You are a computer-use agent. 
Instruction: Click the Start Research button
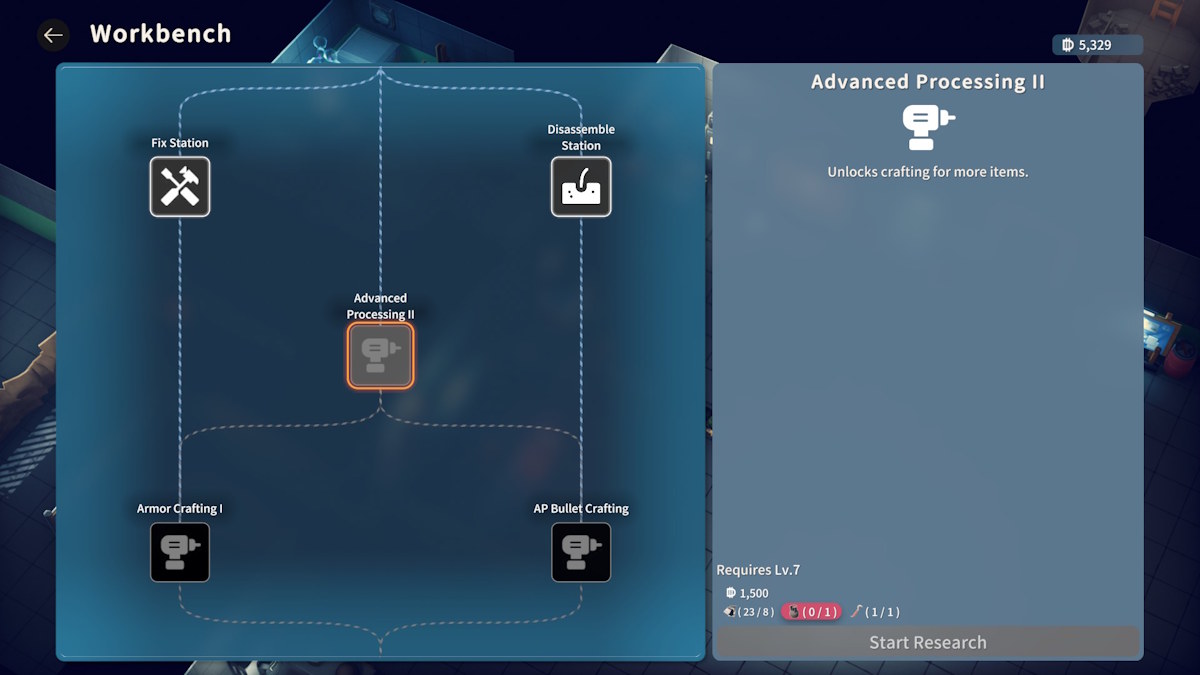(927, 642)
